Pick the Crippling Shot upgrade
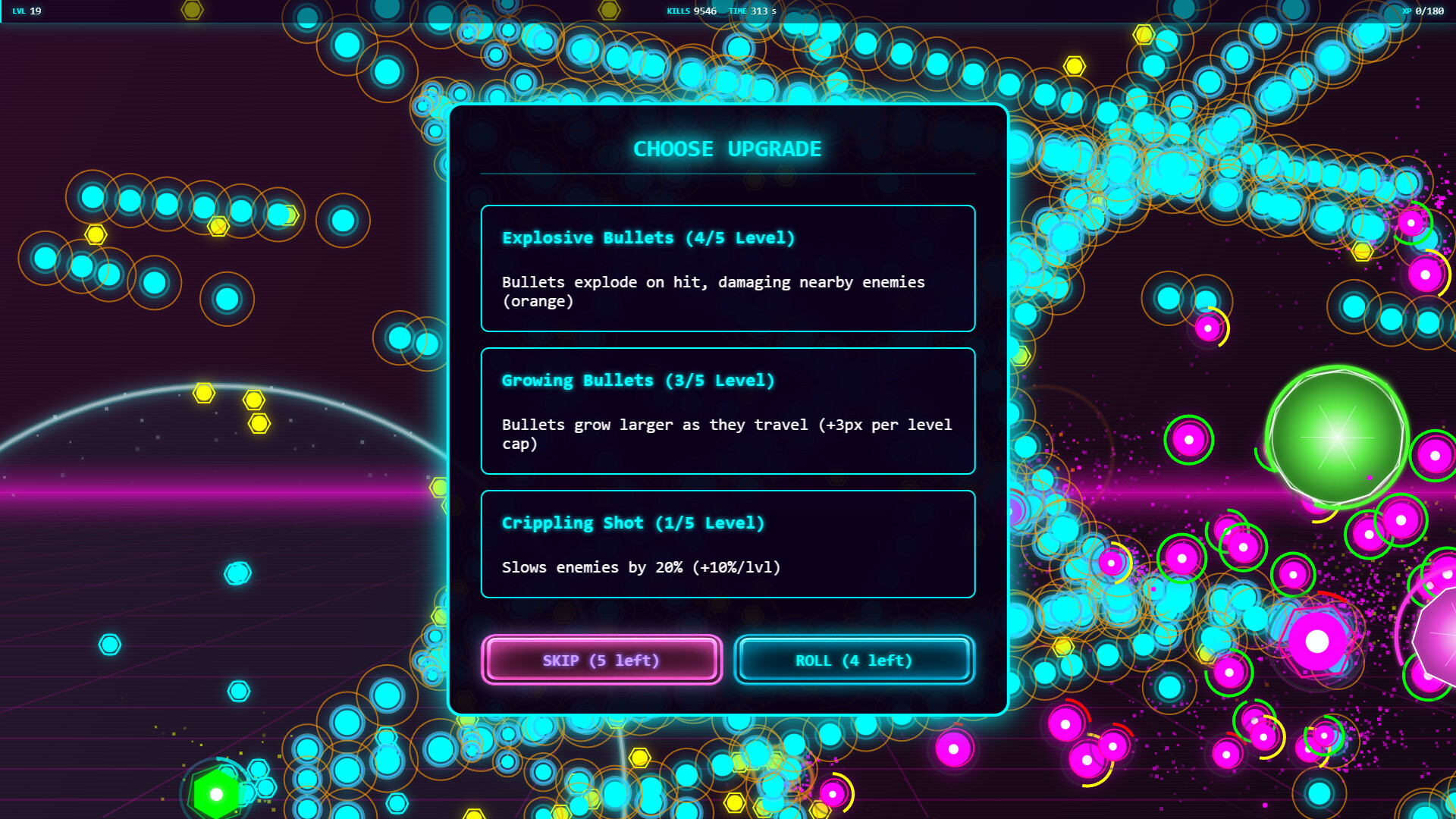Image resolution: width=1456 pixels, height=819 pixels. 726,544
